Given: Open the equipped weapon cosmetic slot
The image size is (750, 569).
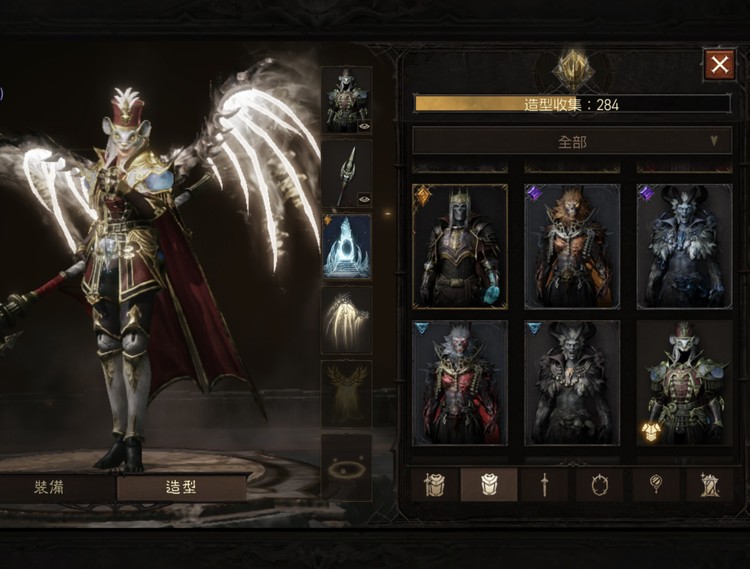Looking at the screenshot, I should tap(346, 173).
